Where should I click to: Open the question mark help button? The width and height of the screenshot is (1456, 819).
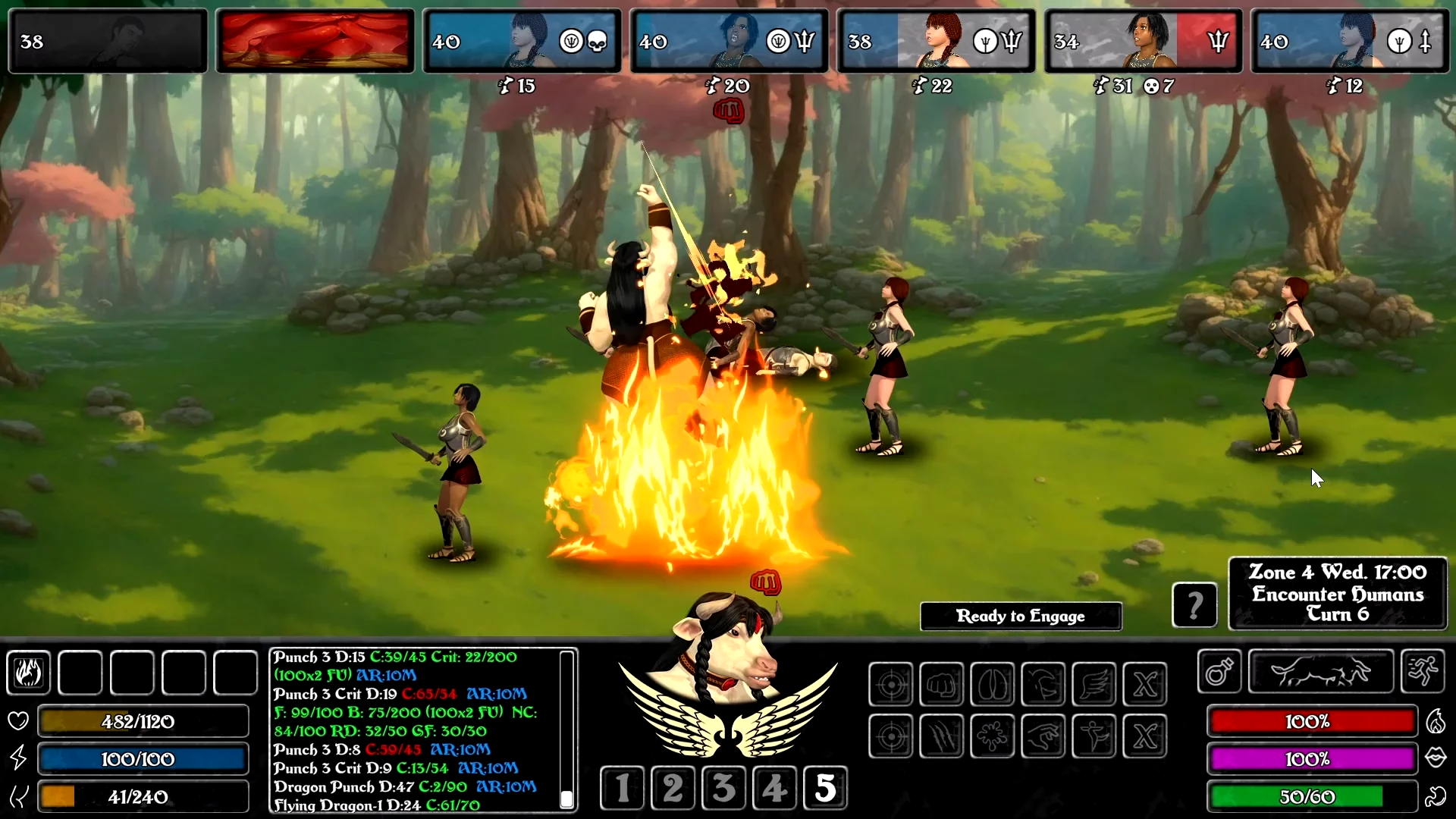pos(1194,605)
